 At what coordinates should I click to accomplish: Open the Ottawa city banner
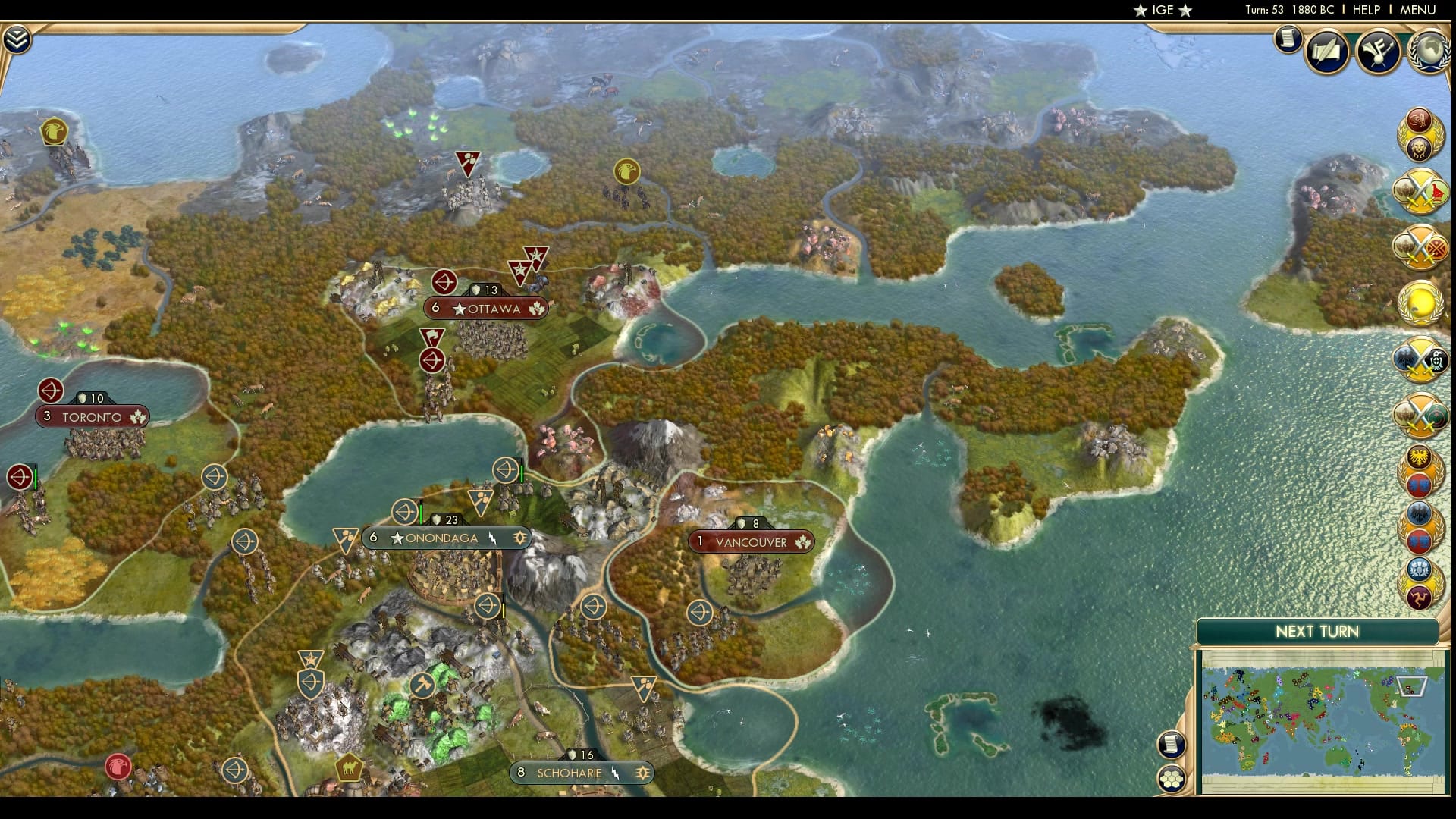[x=485, y=309]
